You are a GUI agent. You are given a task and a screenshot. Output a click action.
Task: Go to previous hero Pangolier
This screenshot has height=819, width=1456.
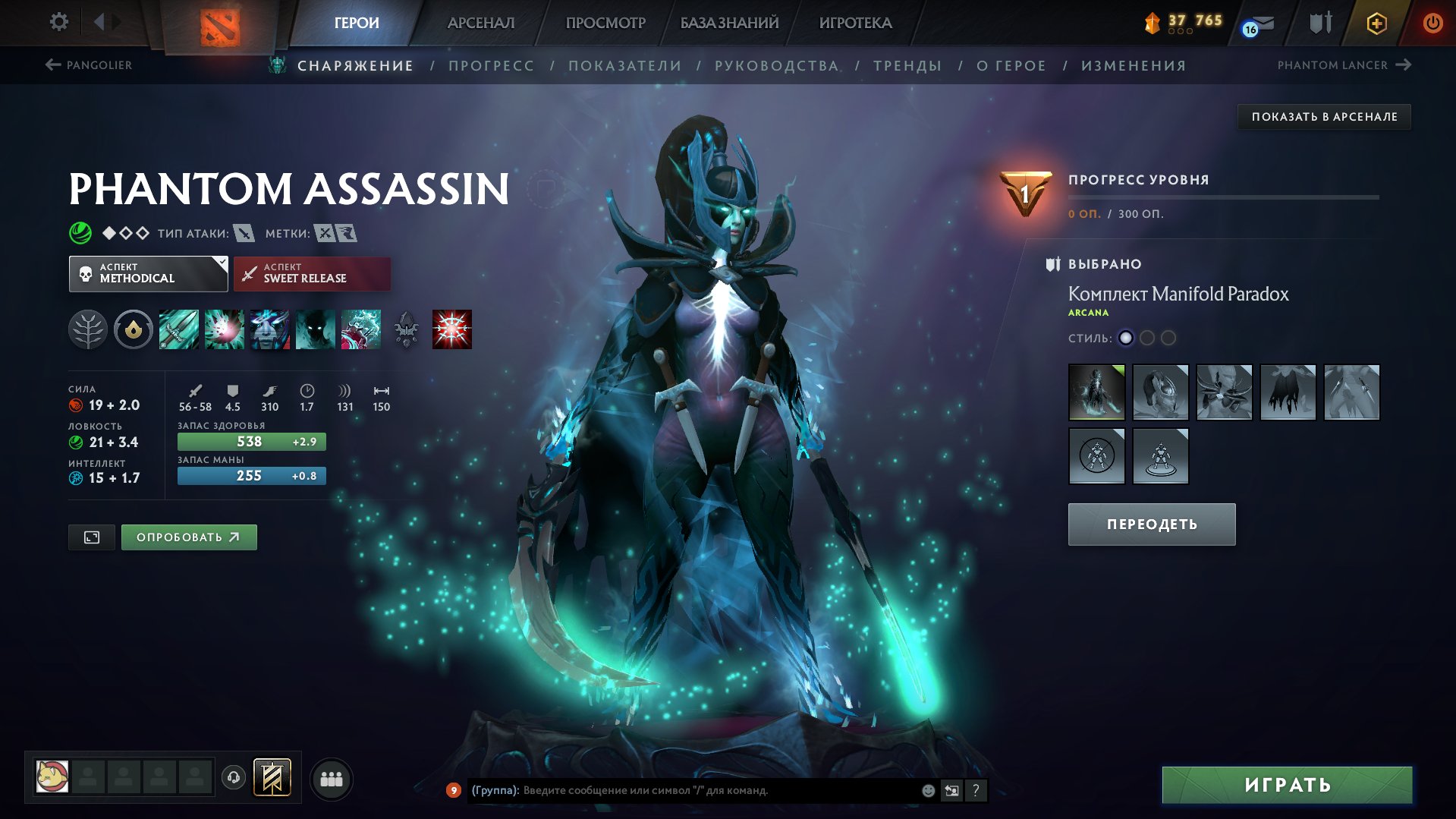[89, 65]
